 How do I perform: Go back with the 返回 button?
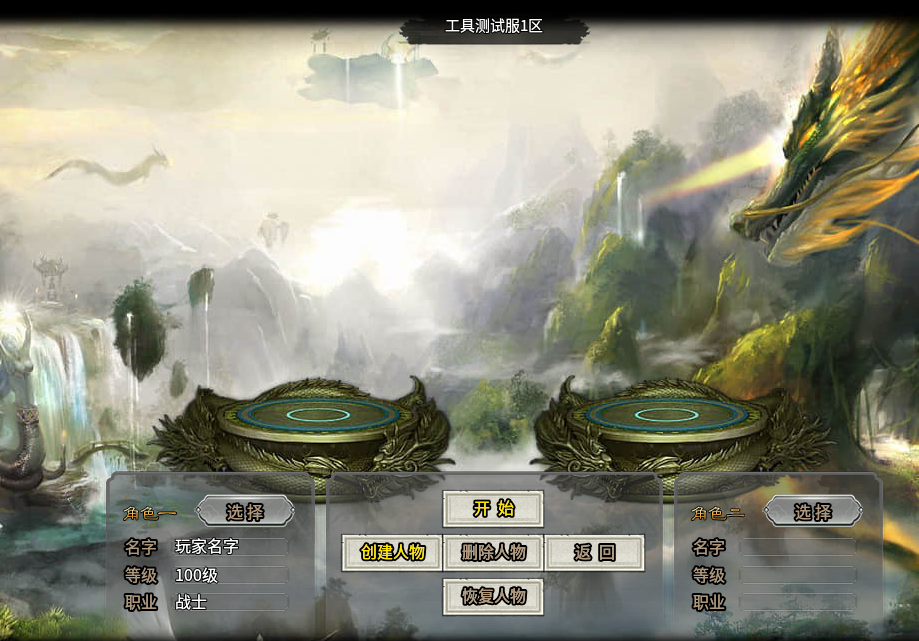(x=594, y=552)
